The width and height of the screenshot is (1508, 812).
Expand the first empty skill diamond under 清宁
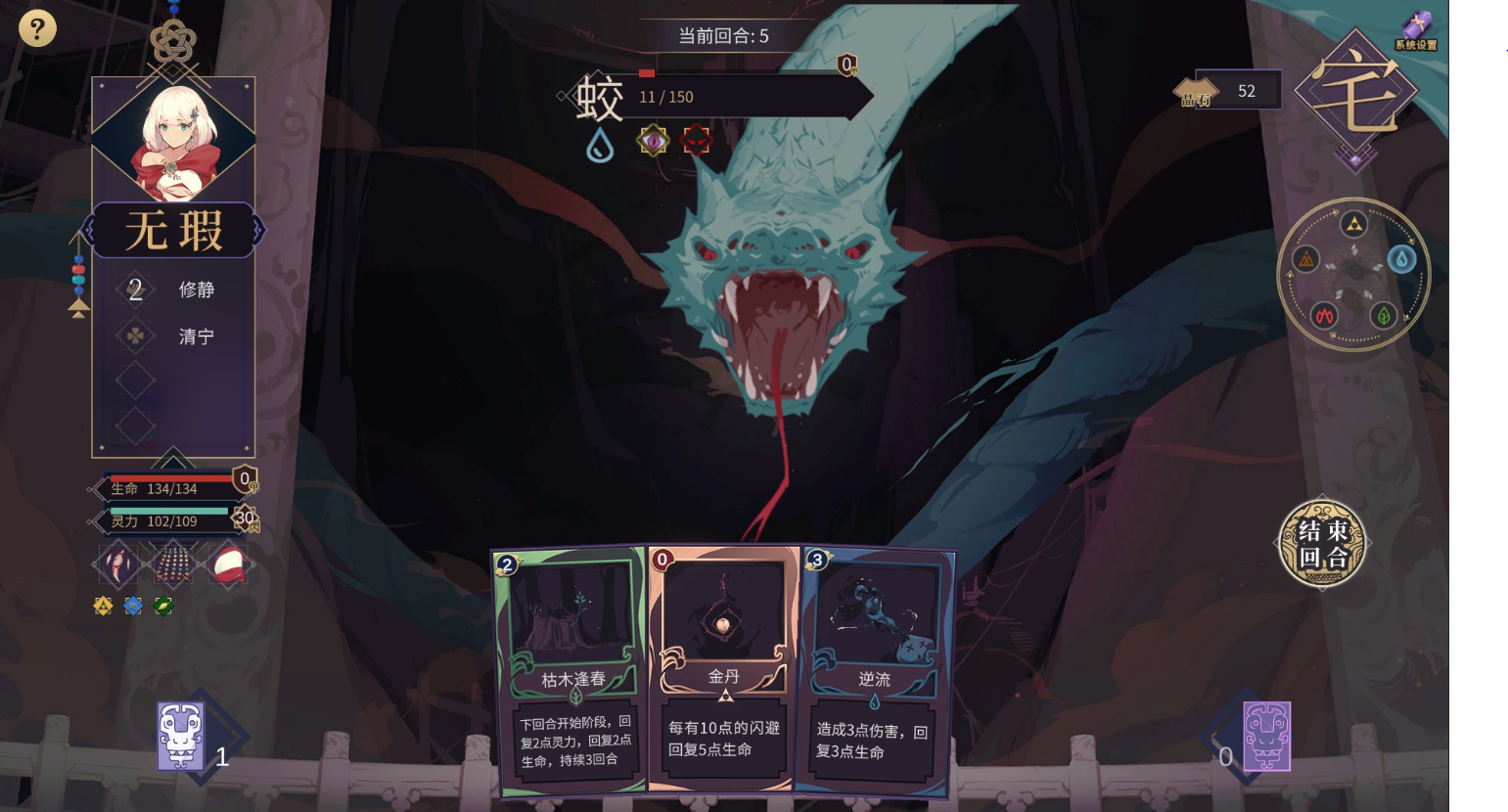tap(134, 381)
